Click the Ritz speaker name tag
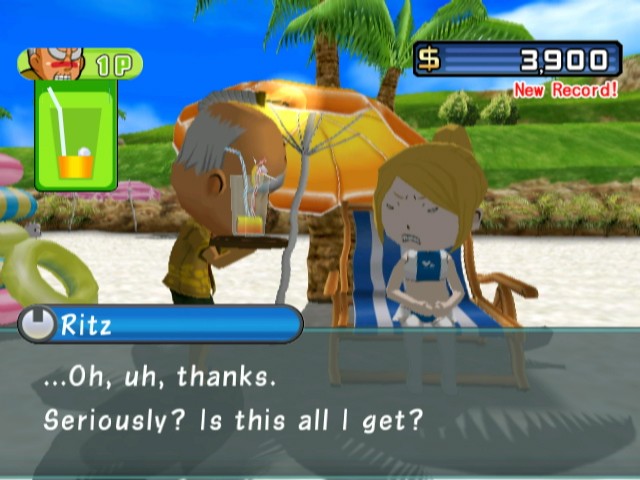Viewport: 640px width, 480px height. (x=160, y=324)
